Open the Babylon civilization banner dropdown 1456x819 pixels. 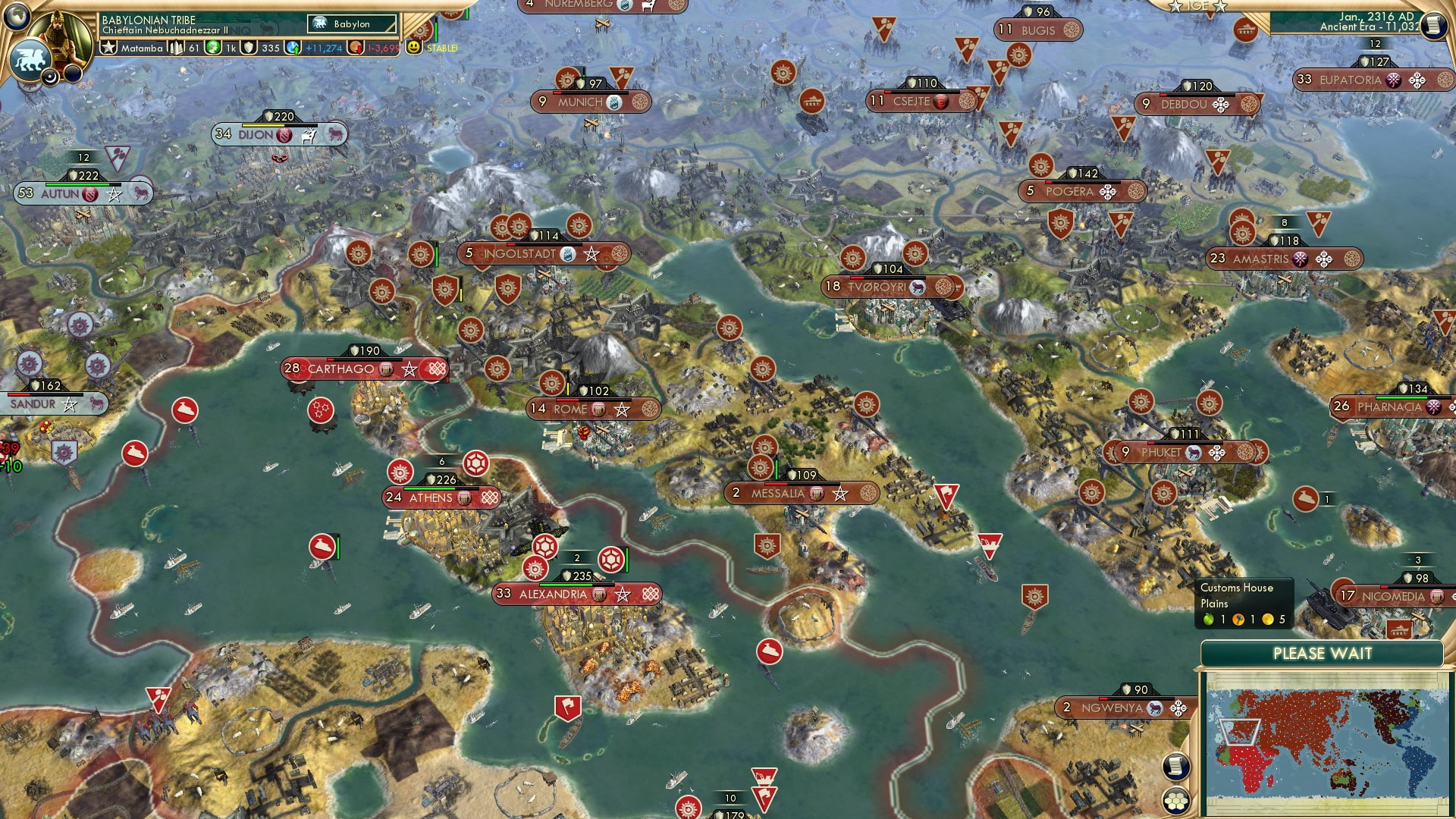[351, 24]
